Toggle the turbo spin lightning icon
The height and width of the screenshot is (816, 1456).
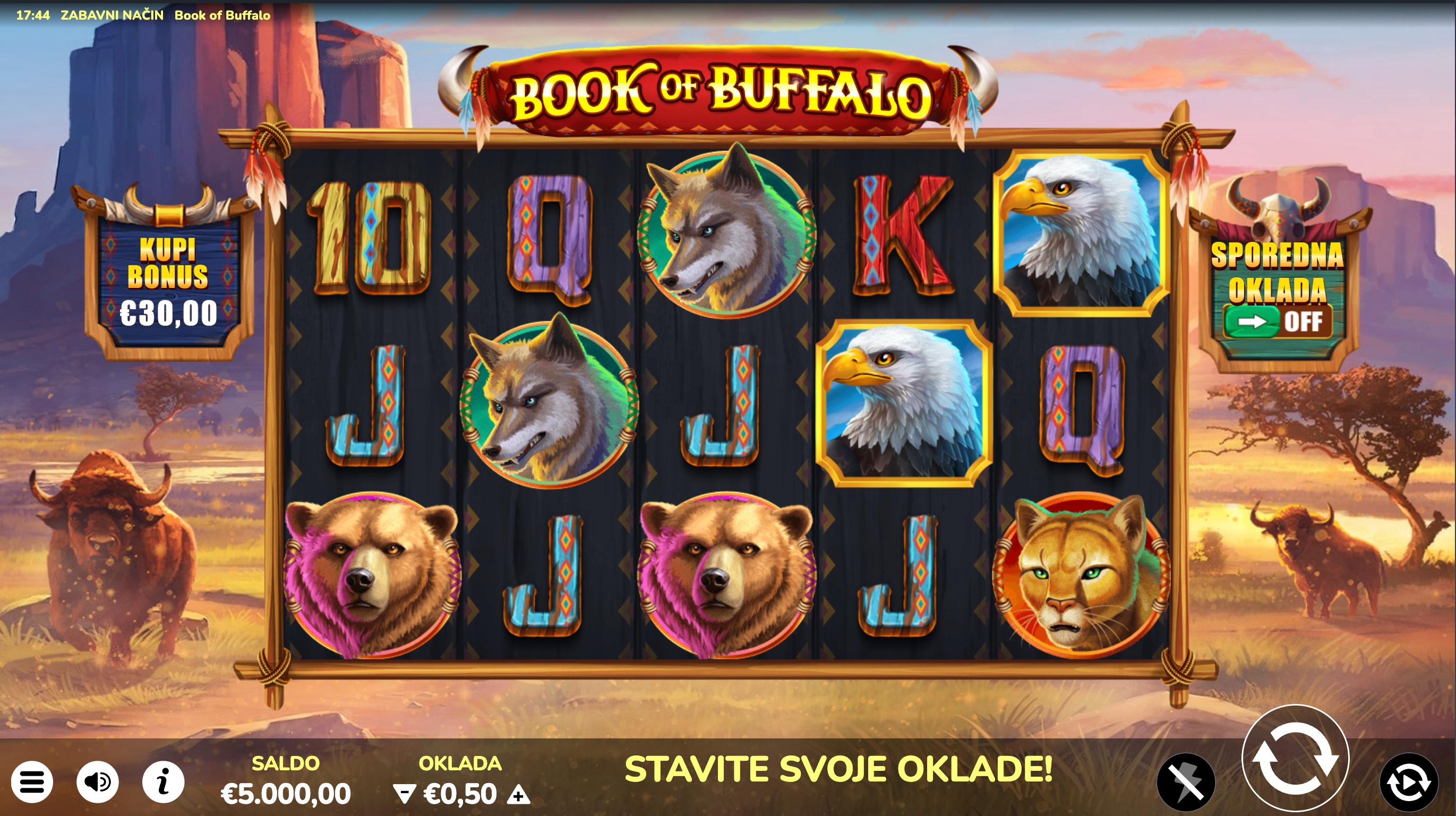pos(1186,782)
